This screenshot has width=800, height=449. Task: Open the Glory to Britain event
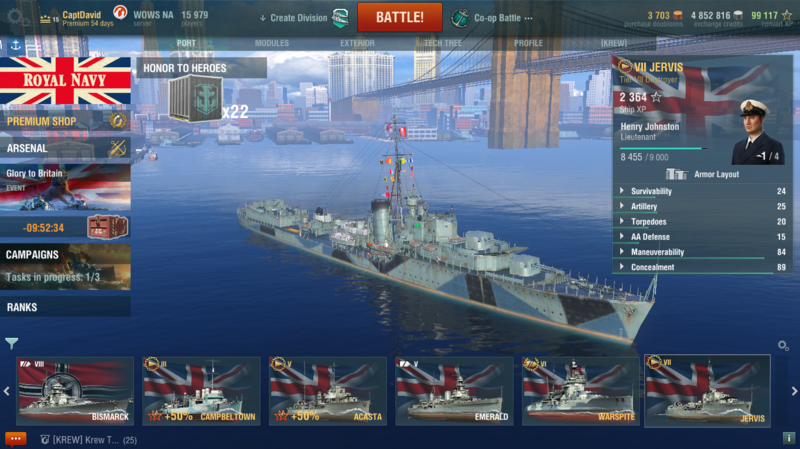[x=65, y=187]
